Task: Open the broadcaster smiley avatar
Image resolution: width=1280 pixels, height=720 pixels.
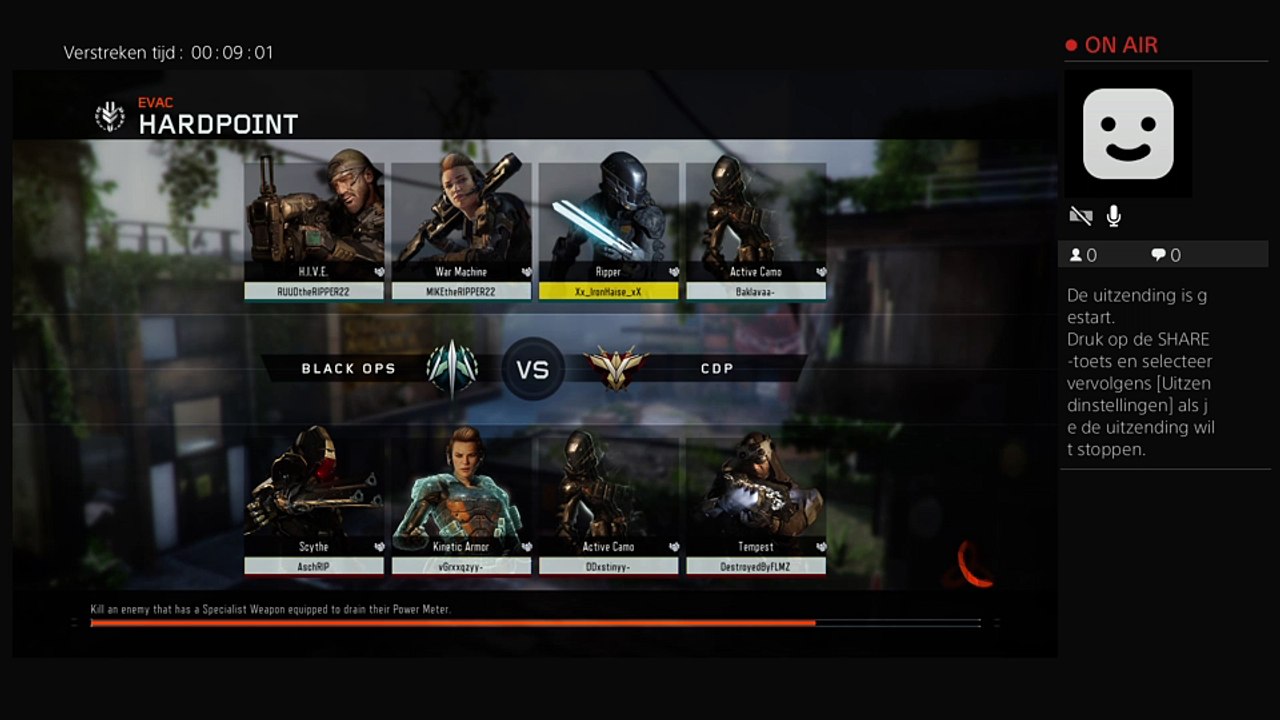Action: pyautogui.click(x=1128, y=133)
